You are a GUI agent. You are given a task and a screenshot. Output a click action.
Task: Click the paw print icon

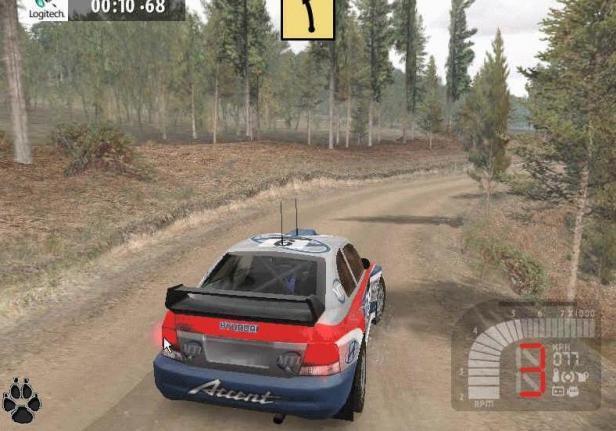21,401
